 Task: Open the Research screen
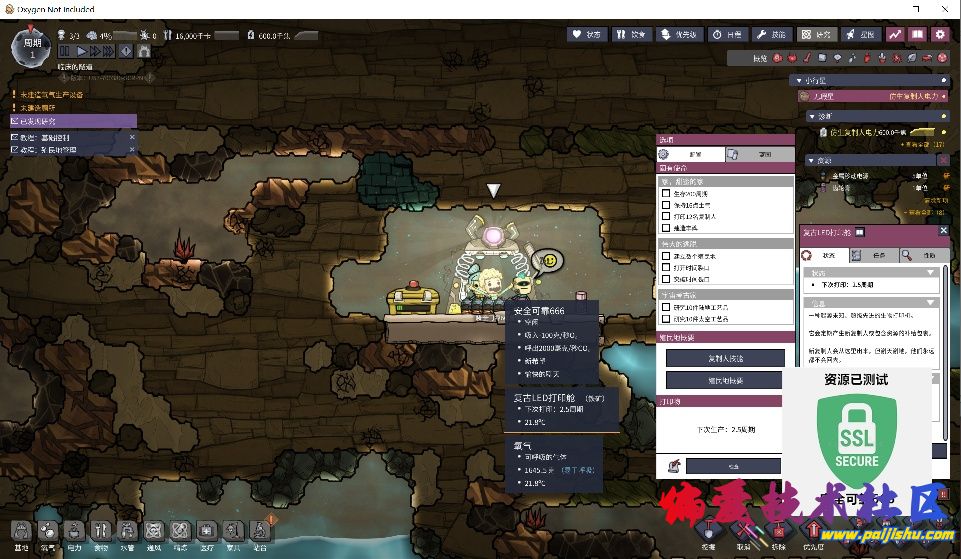(815, 34)
